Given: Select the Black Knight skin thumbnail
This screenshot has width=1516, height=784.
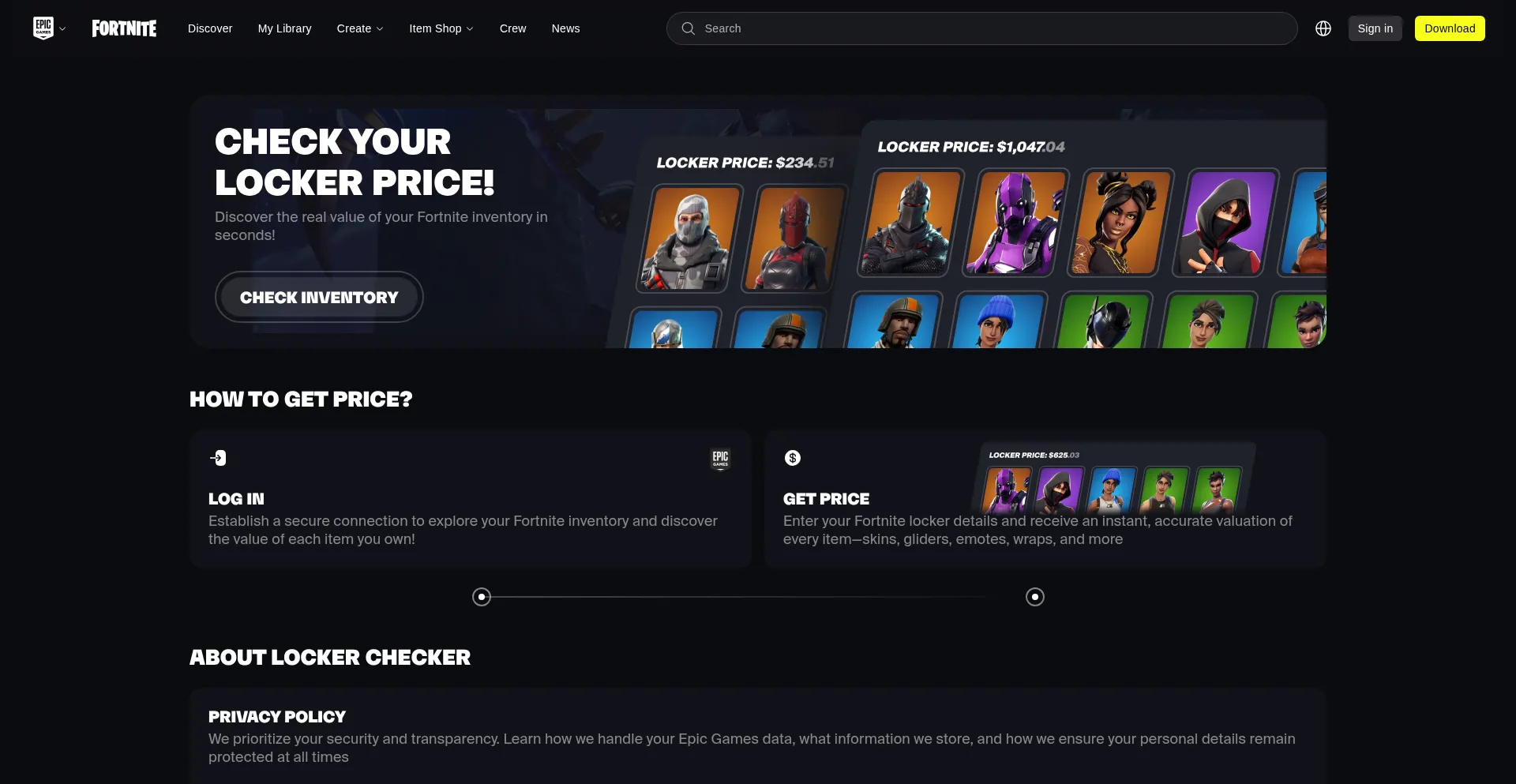Looking at the screenshot, I should coord(905,223).
